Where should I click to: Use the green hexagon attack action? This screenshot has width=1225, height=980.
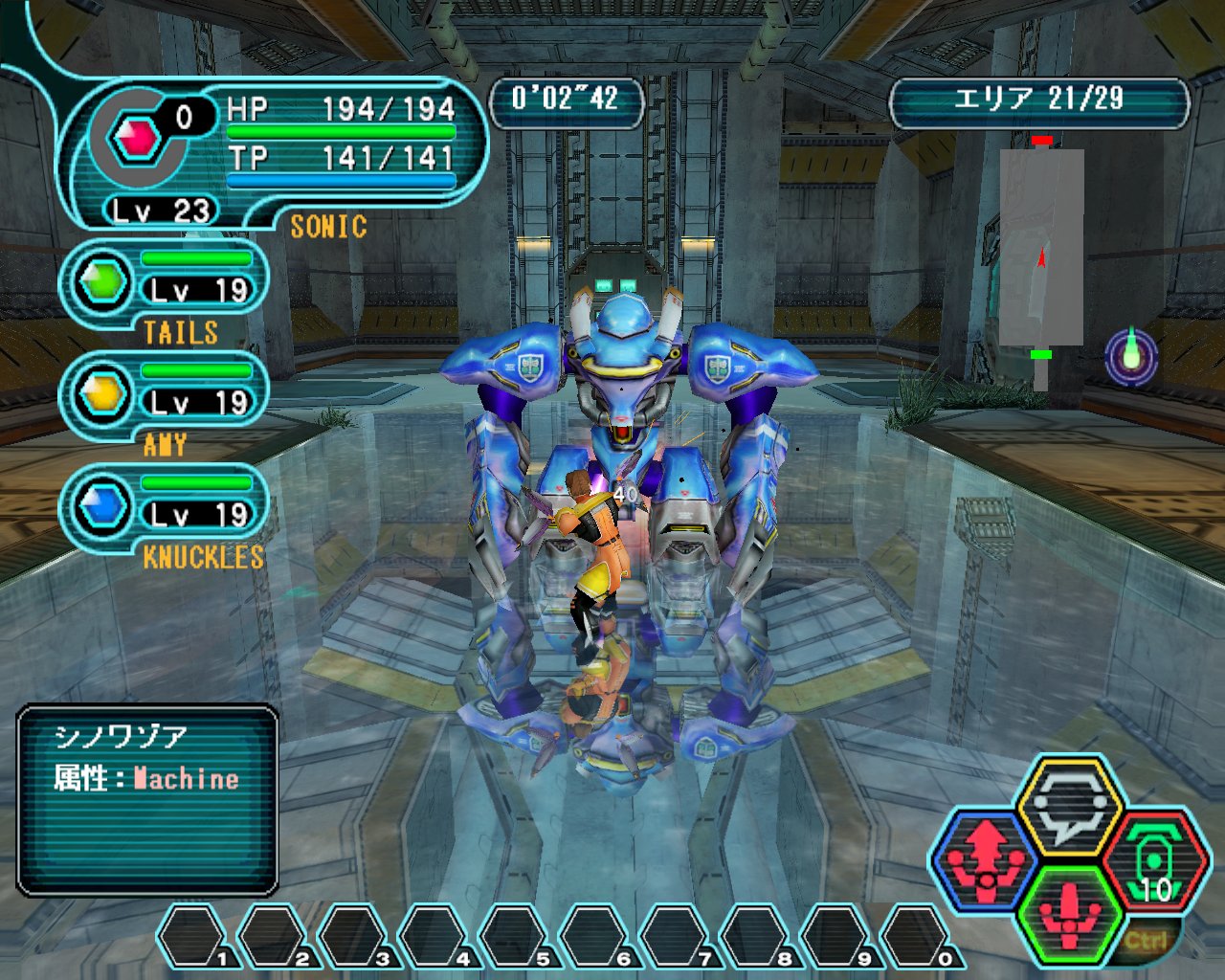coord(1069,916)
